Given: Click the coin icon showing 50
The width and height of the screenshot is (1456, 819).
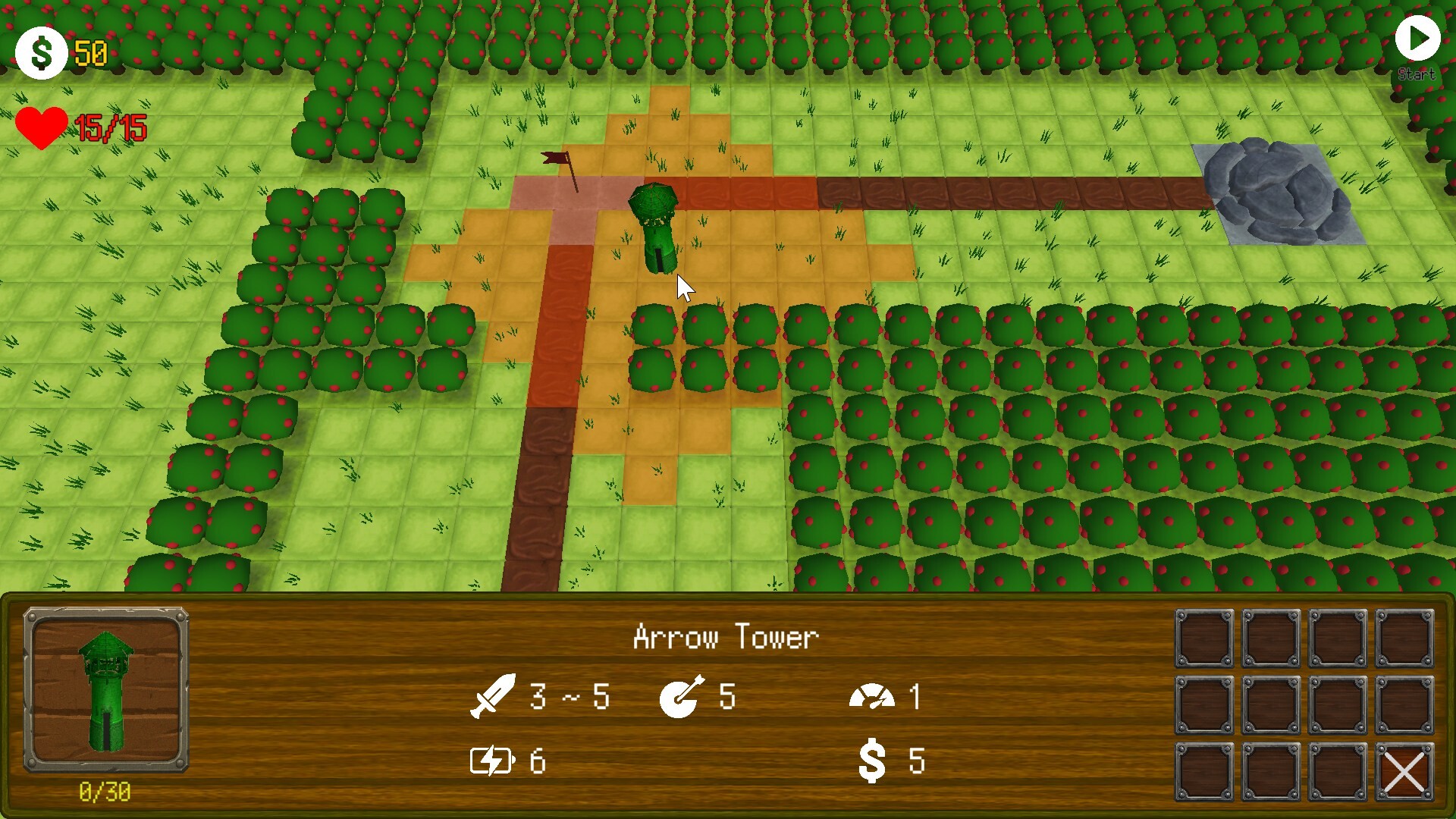Looking at the screenshot, I should pyautogui.click(x=42, y=52).
